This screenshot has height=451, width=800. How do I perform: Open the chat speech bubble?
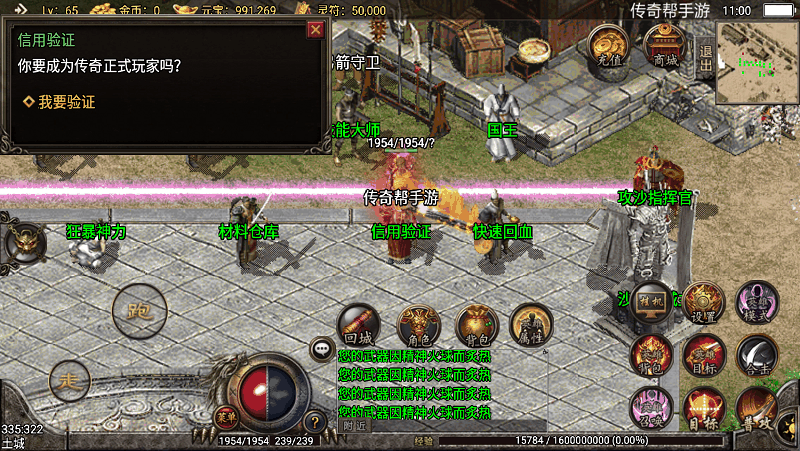pos(322,349)
